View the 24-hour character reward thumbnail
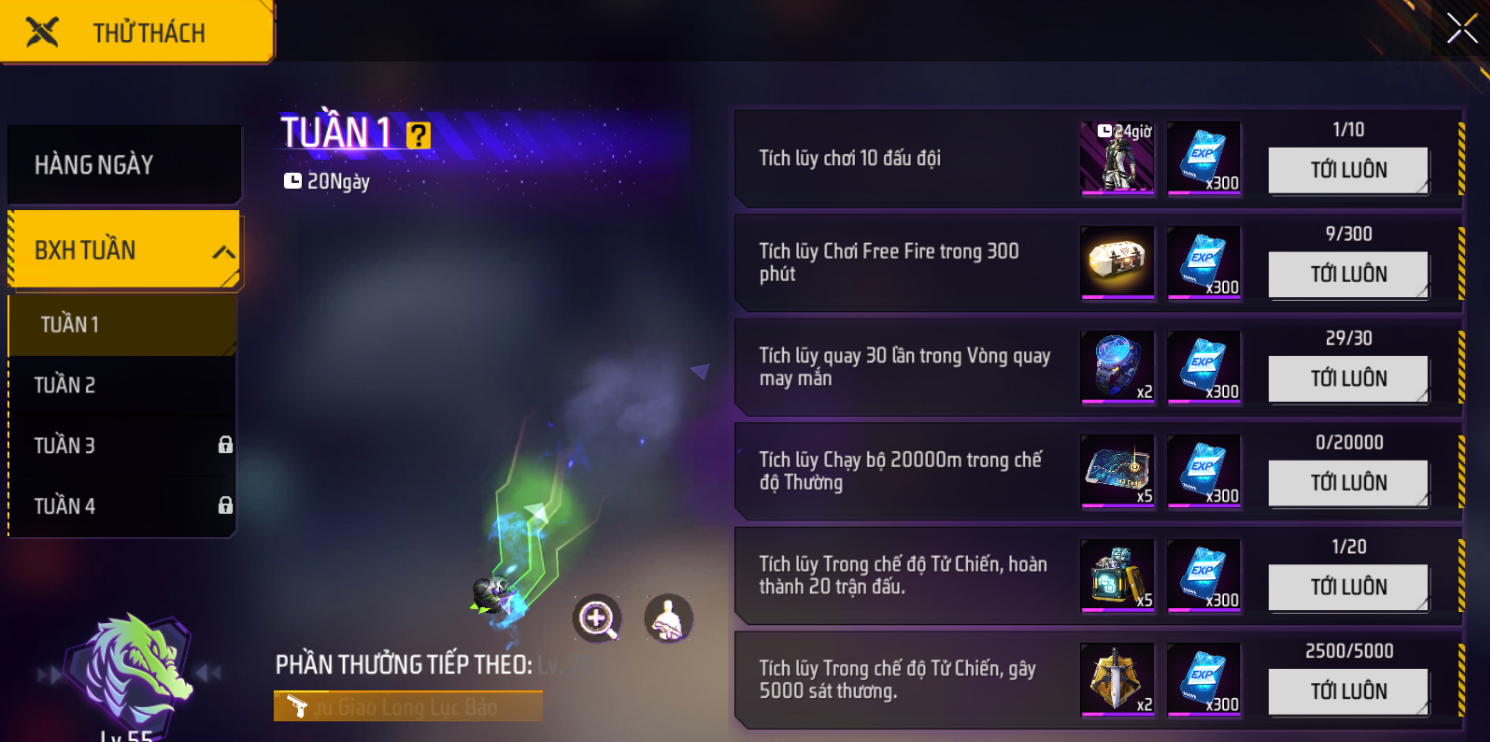Image resolution: width=1490 pixels, height=742 pixels. point(1117,158)
